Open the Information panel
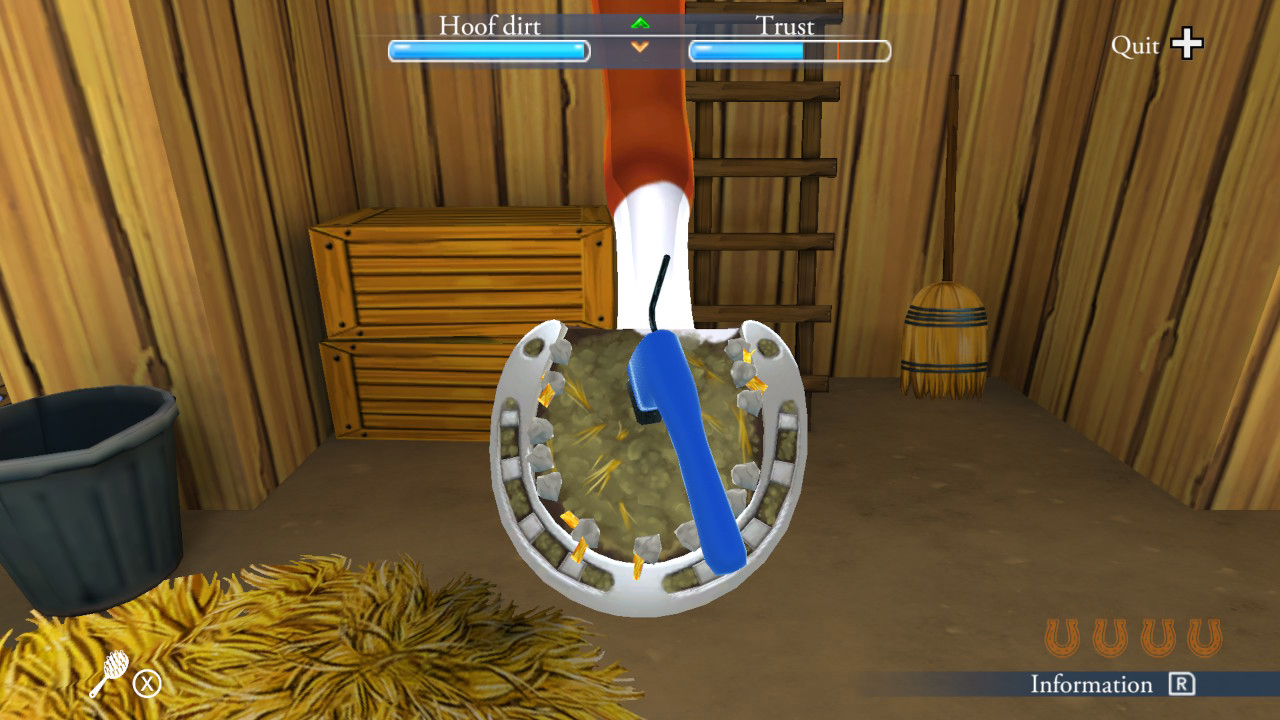The width and height of the screenshot is (1280, 720). point(1090,686)
